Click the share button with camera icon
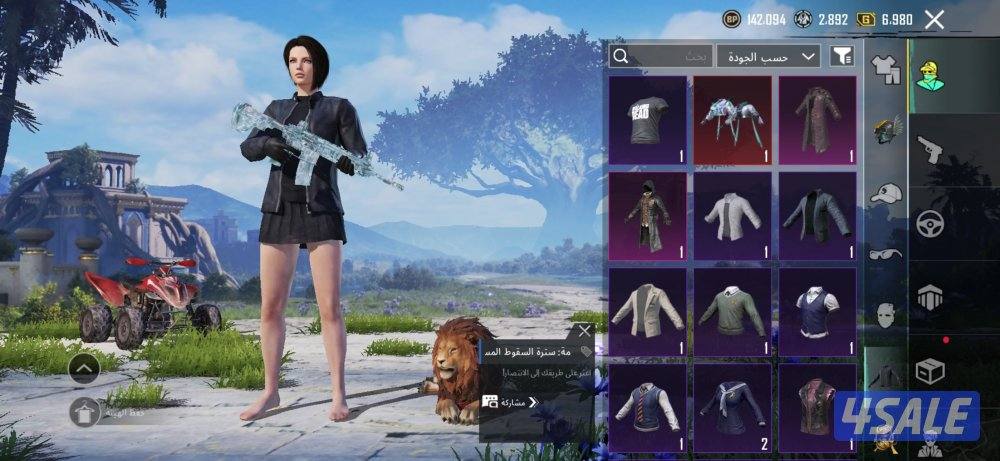This screenshot has height=461, width=1000. [512, 402]
